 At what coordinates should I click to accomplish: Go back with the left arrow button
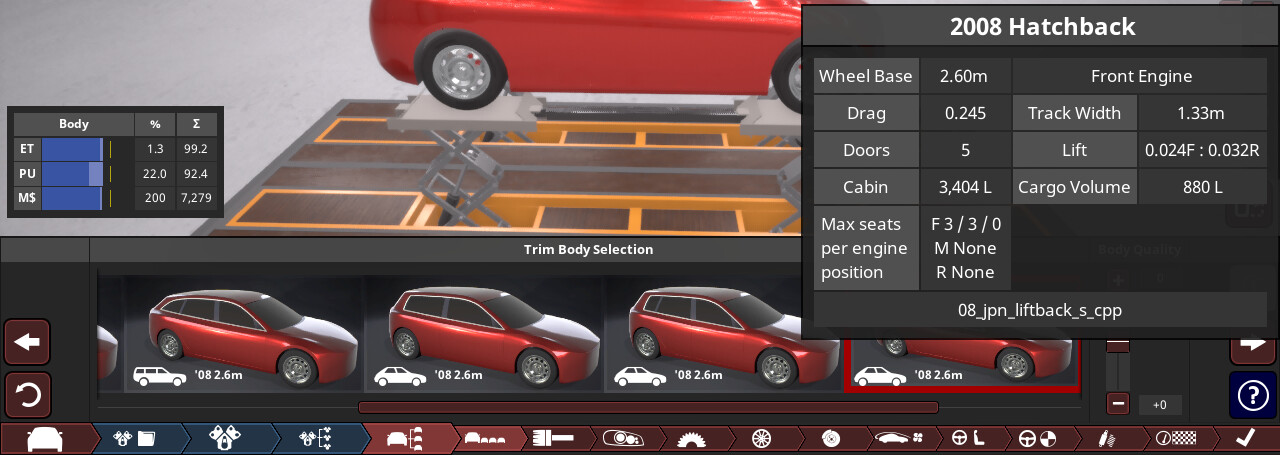pos(27,343)
